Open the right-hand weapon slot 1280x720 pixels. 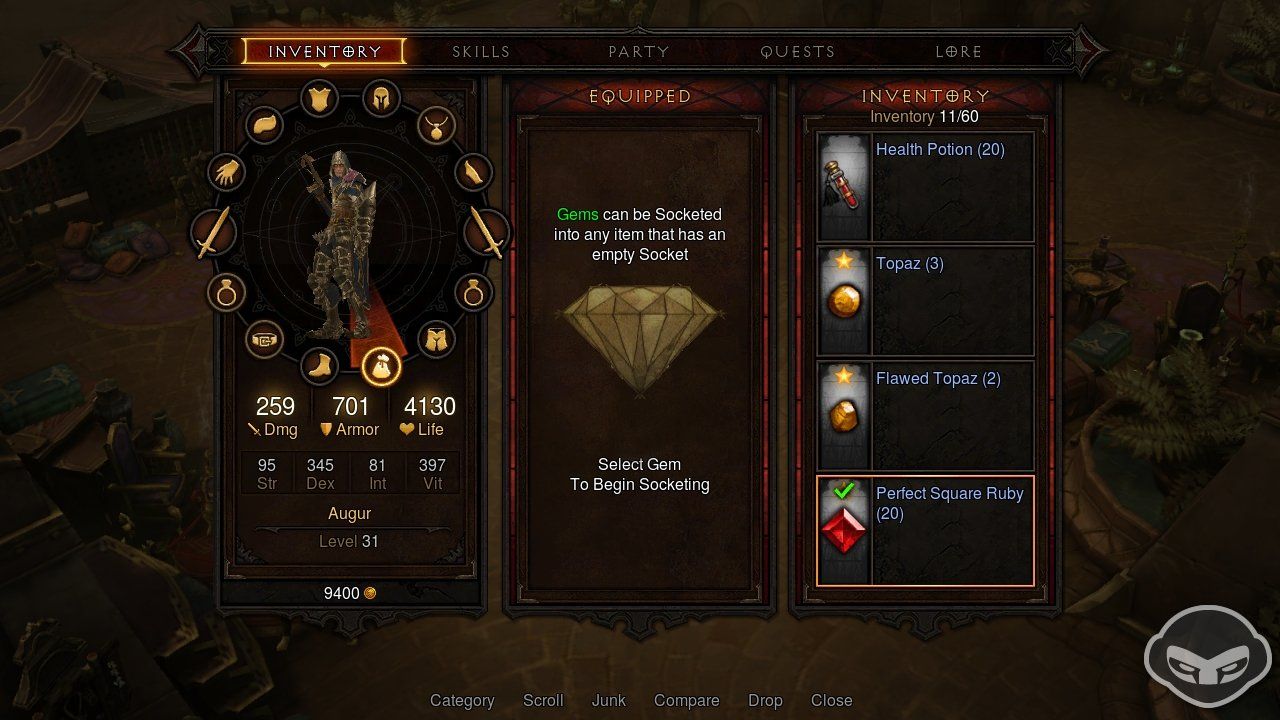[489, 232]
